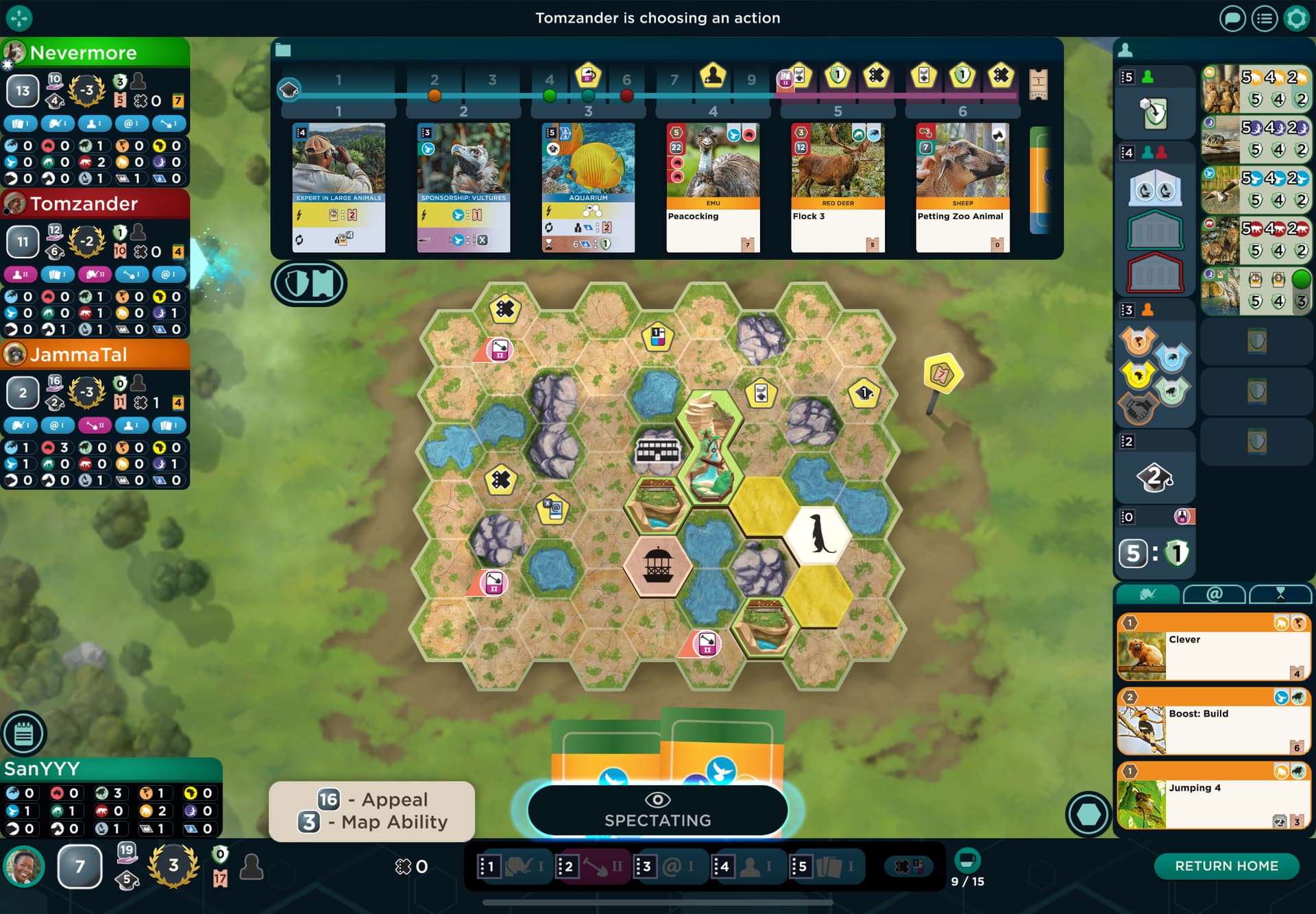The image size is (1316, 914).
Task: Click the RETURN HOME button
Action: pos(1226,866)
